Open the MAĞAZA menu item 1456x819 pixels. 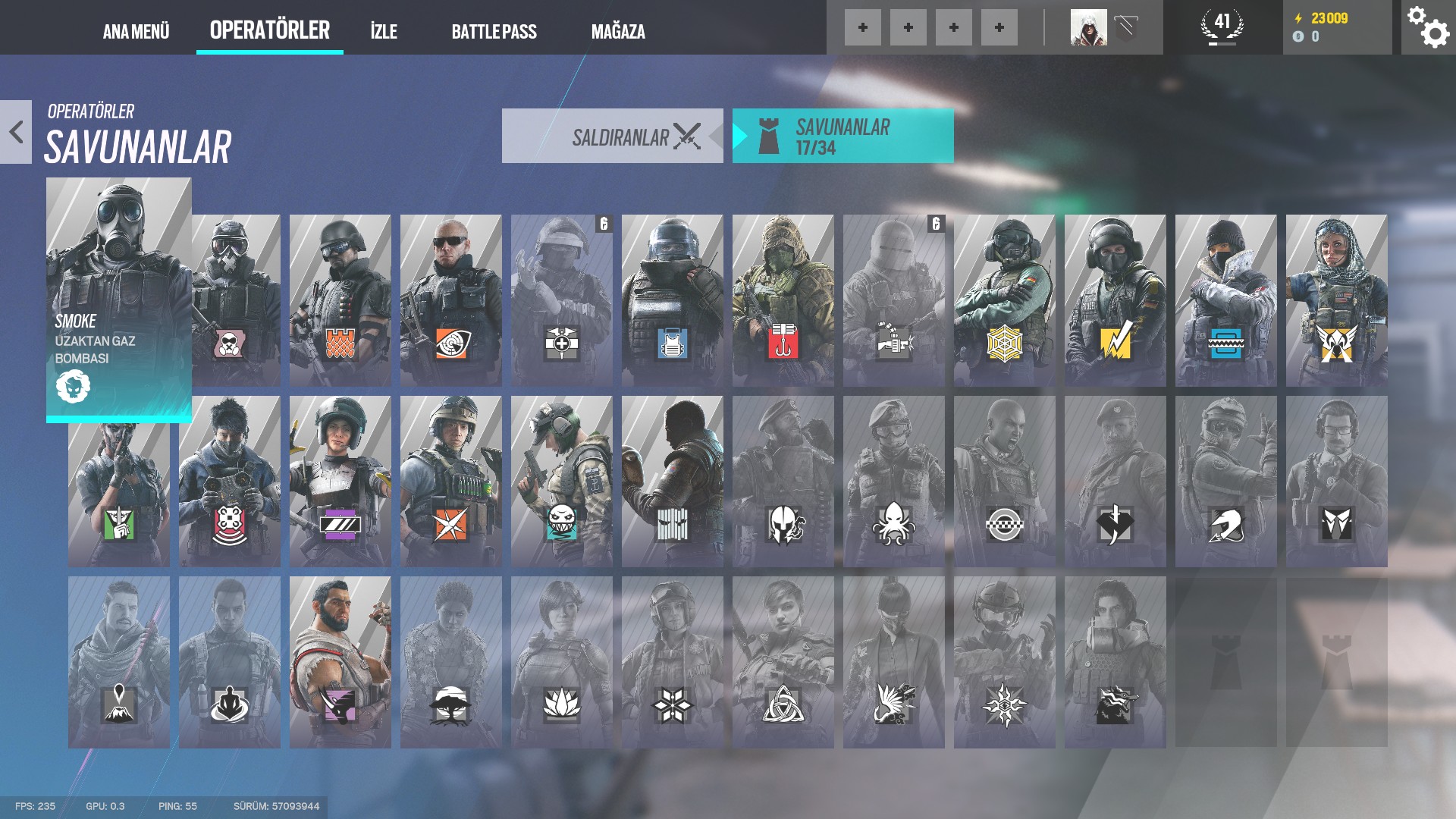point(618,32)
